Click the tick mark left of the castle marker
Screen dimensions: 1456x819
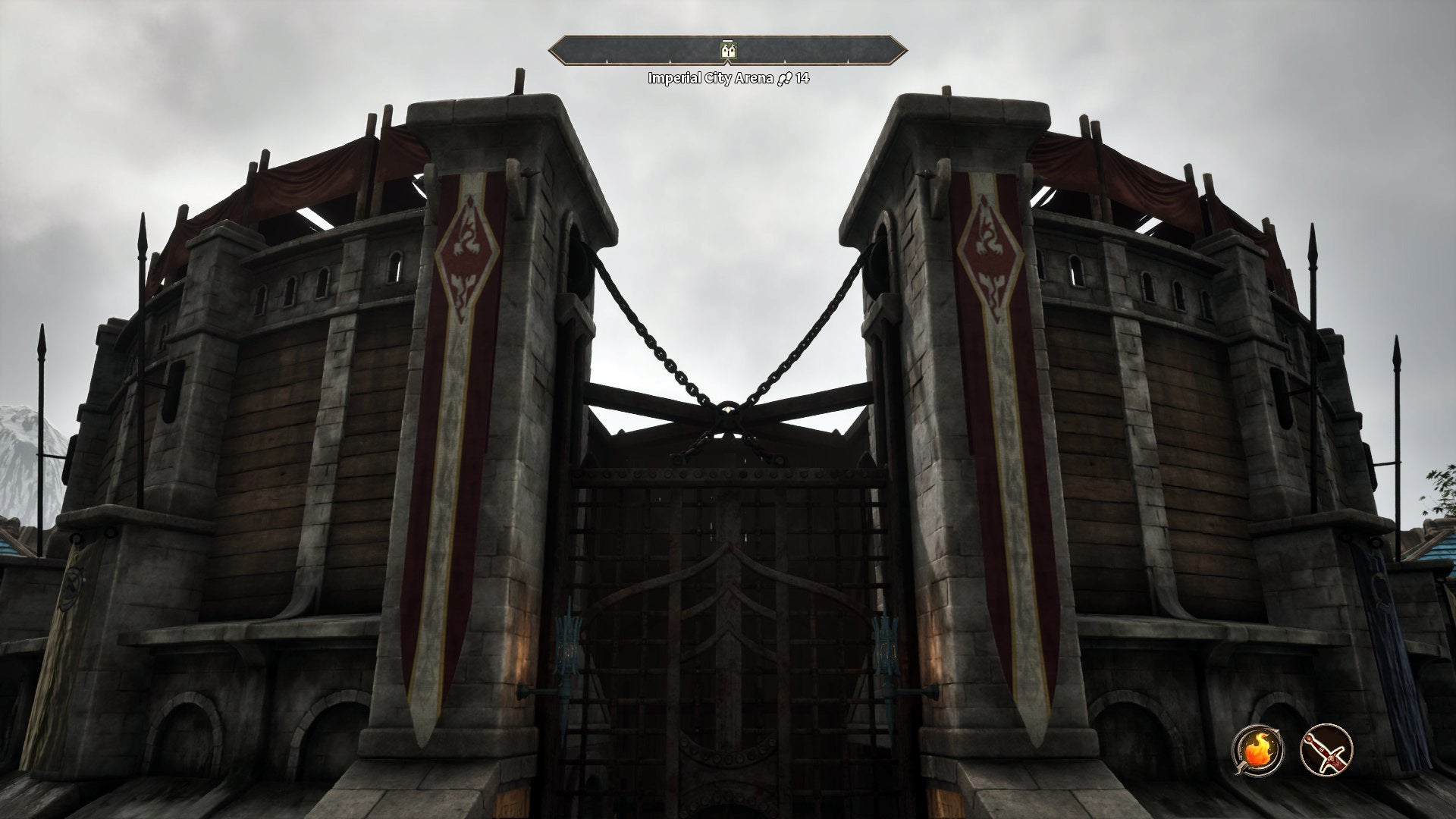coord(670,61)
